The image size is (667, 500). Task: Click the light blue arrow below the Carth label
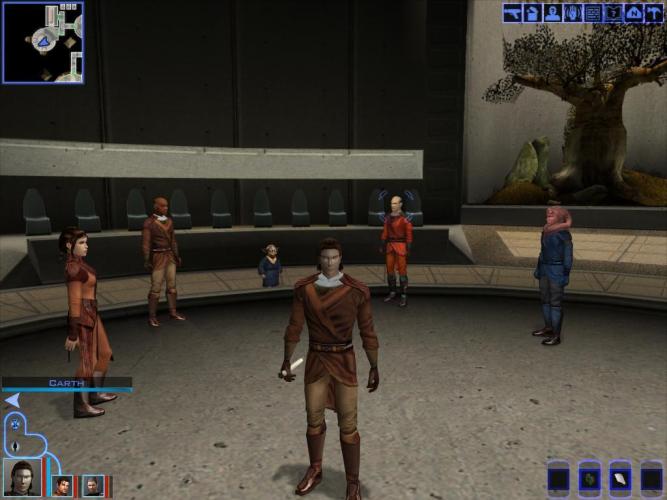(12, 401)
